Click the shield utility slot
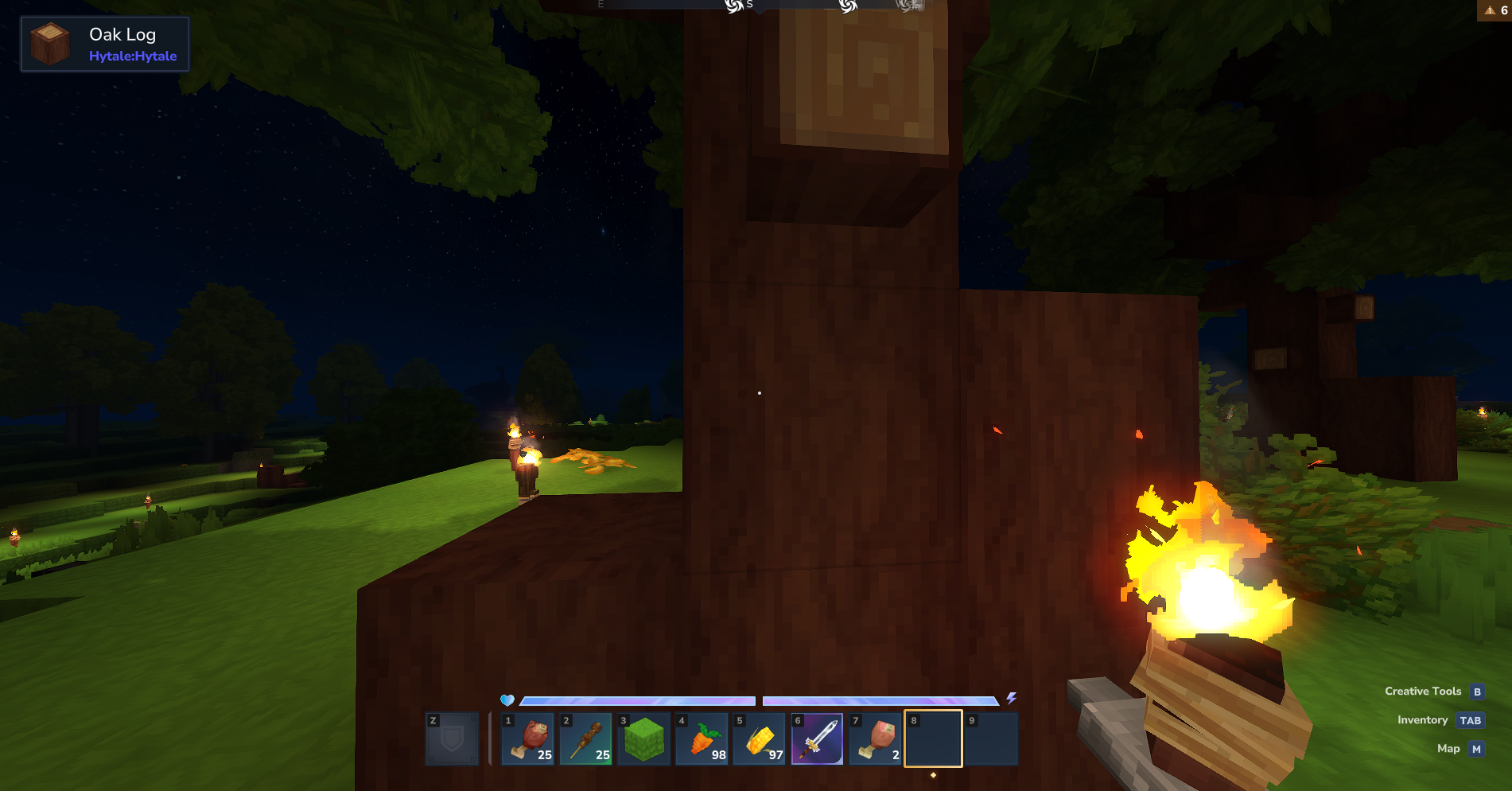Screen dimensions: 1512x791 coord(453,738)
